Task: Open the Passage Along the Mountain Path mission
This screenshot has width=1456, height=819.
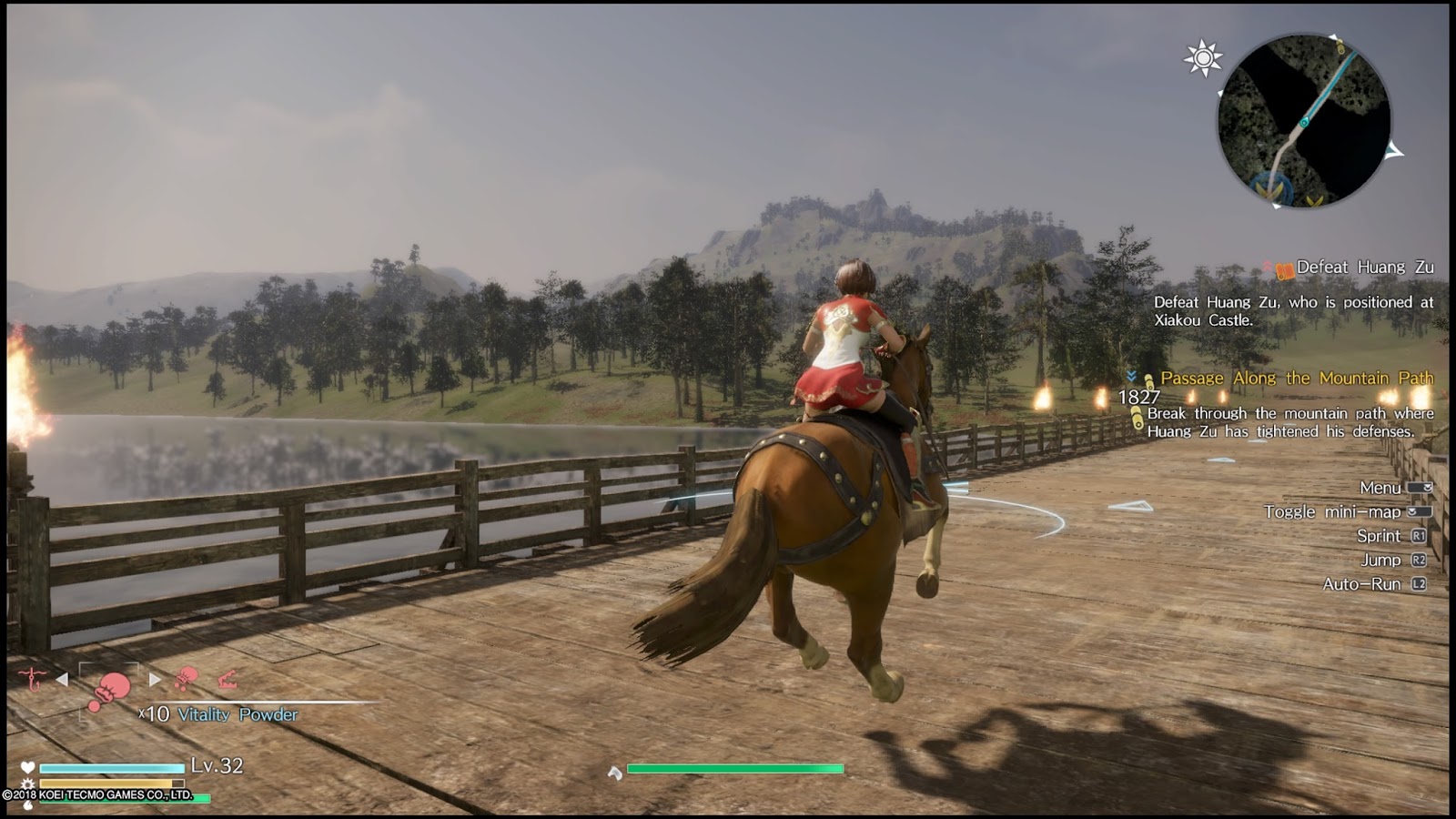Action: point(1296,379)
